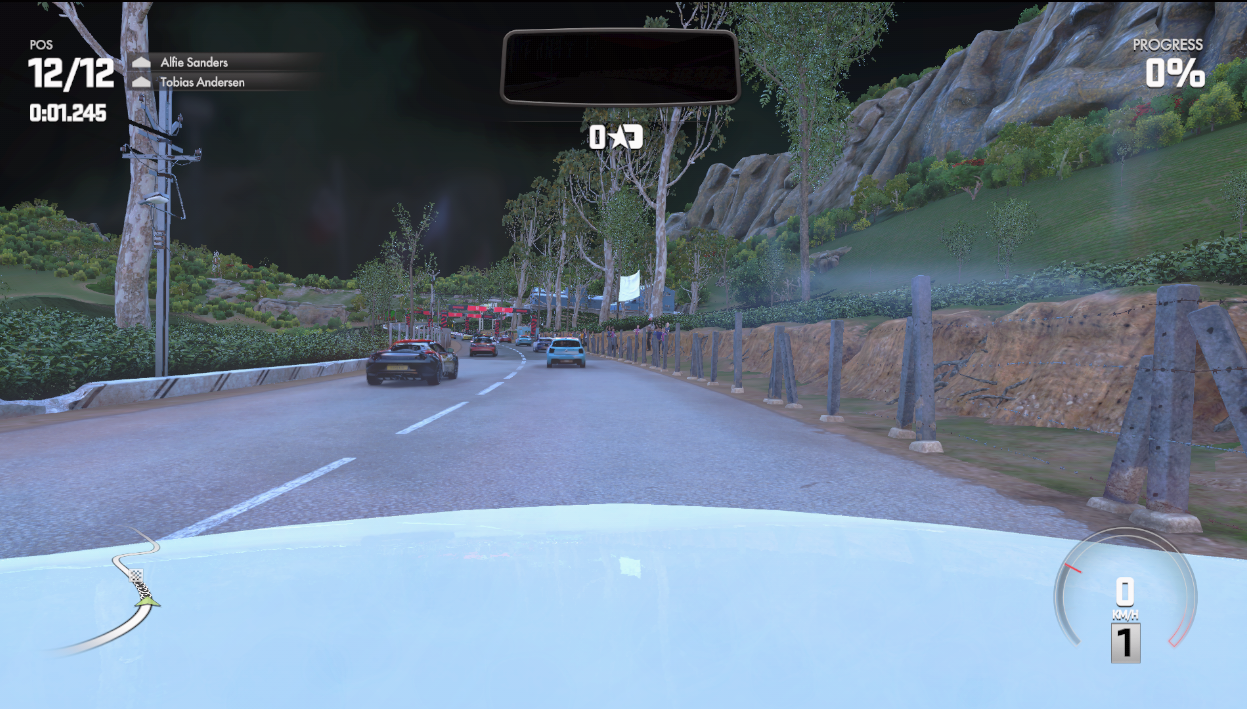Select Tobias Andersen in the standings list
Image resolution: width=1247 pixels, height=709 pixels.
202,82
